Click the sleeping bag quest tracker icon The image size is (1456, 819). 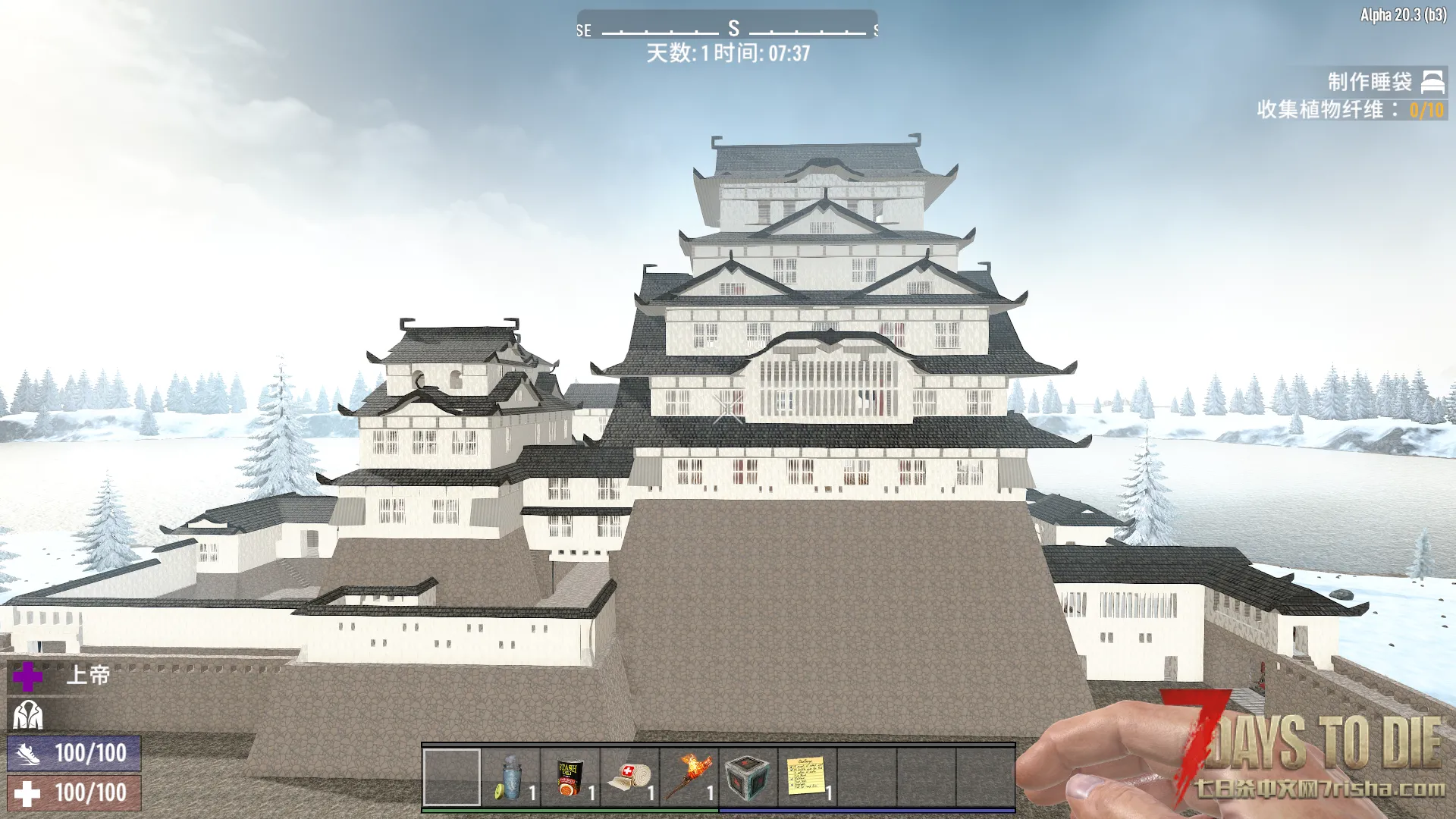(1432, 82)
